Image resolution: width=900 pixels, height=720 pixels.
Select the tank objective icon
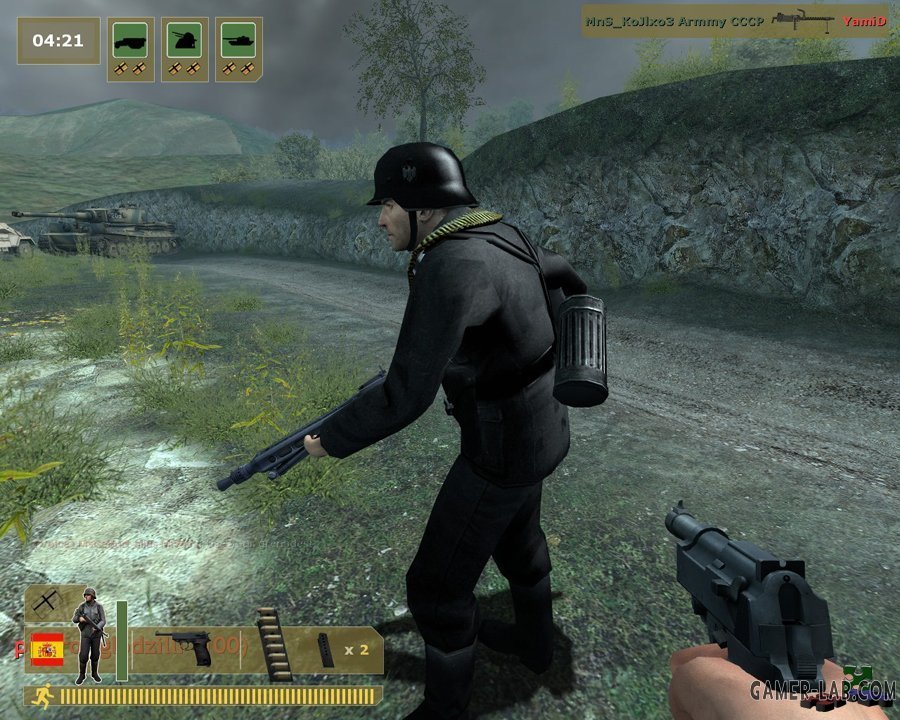click(x=239, y=42)
